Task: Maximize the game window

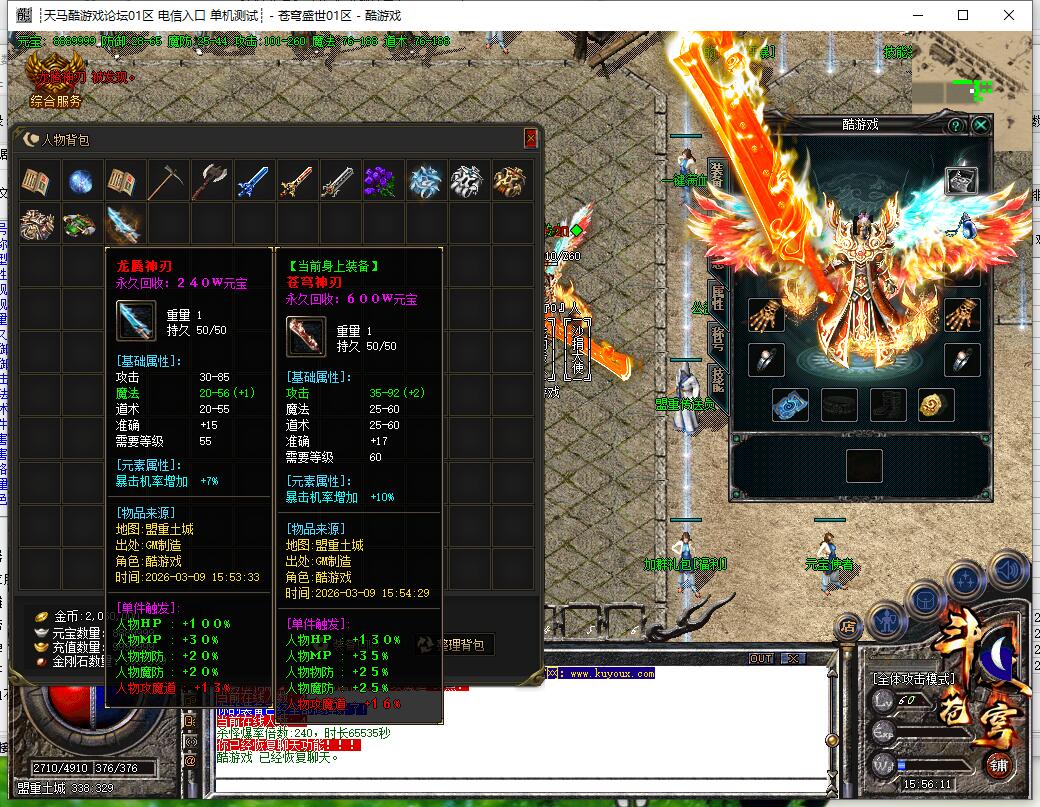Action: pos(963,15)
